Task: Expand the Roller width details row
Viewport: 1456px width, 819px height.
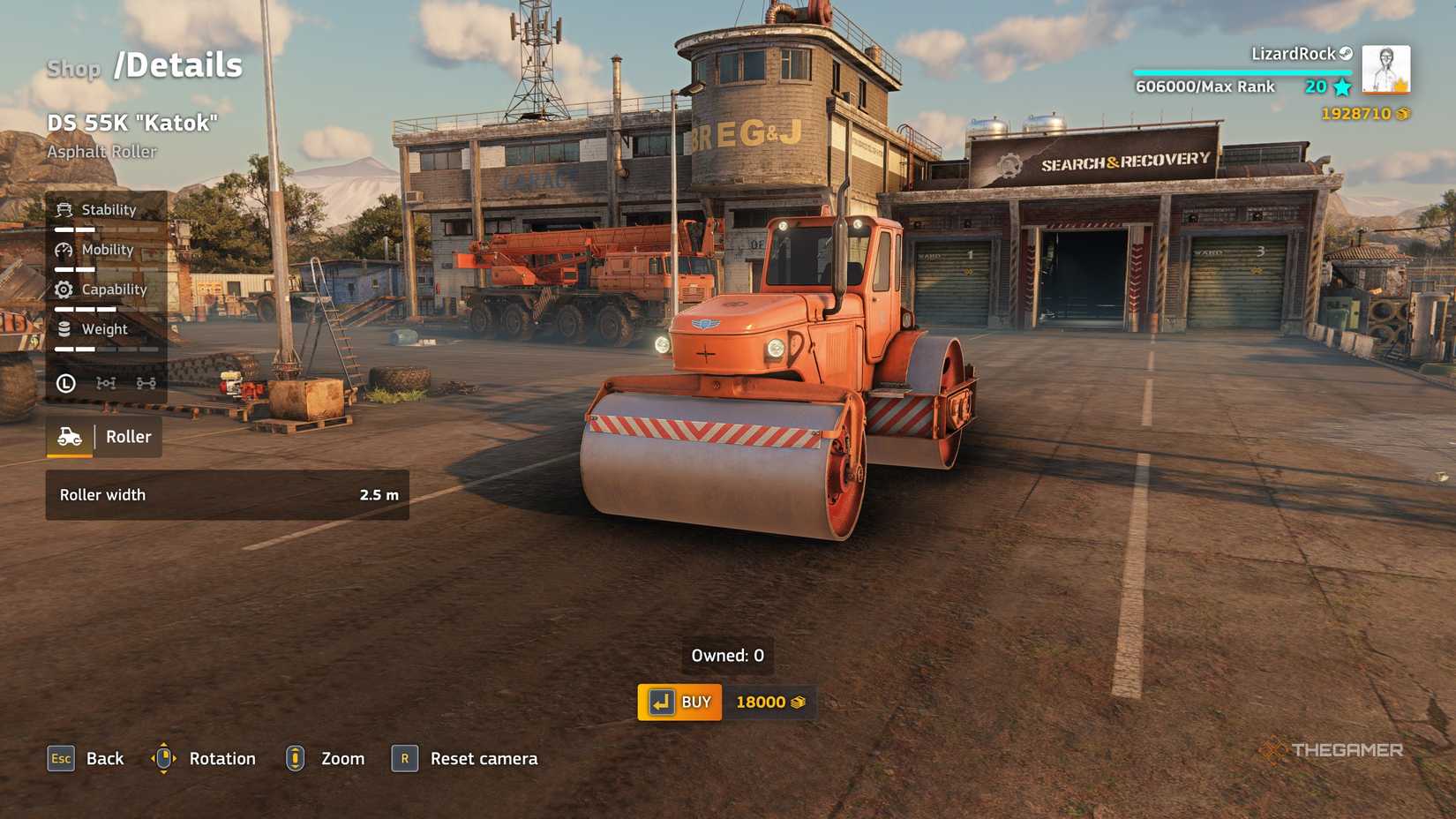Action: [226, 495]
